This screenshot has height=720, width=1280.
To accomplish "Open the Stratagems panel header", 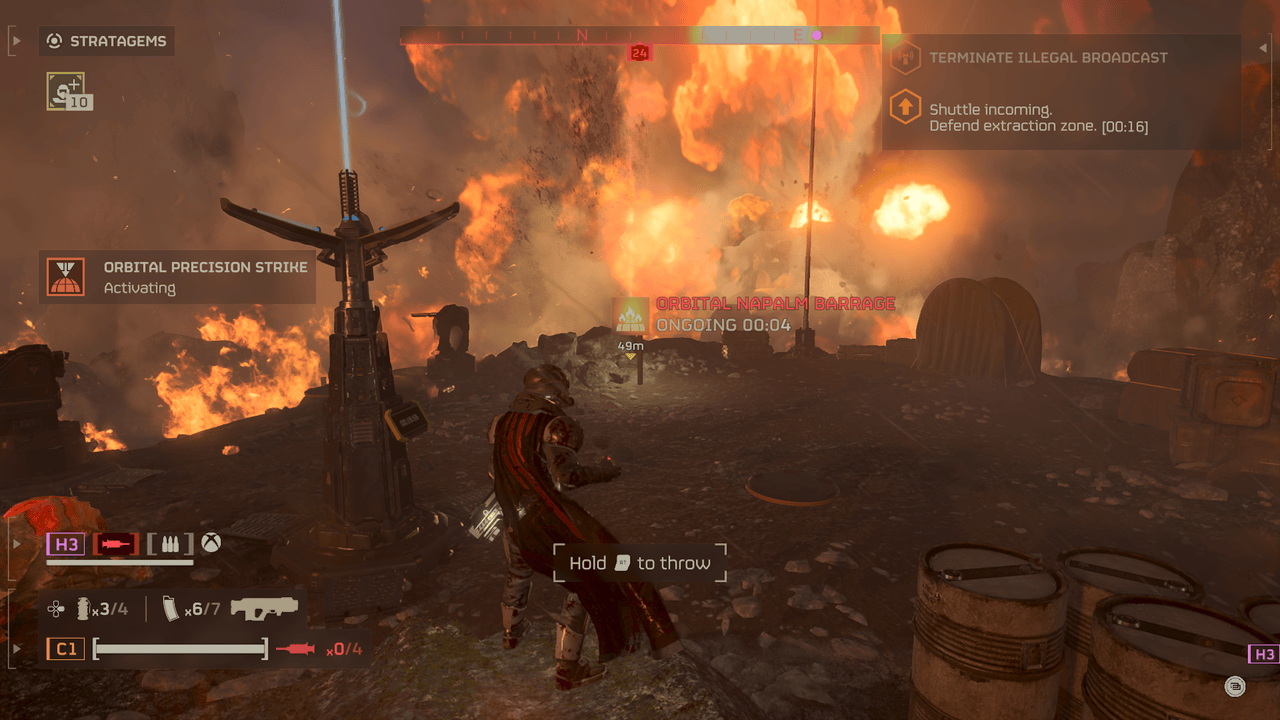I will [x=108, y=41].
